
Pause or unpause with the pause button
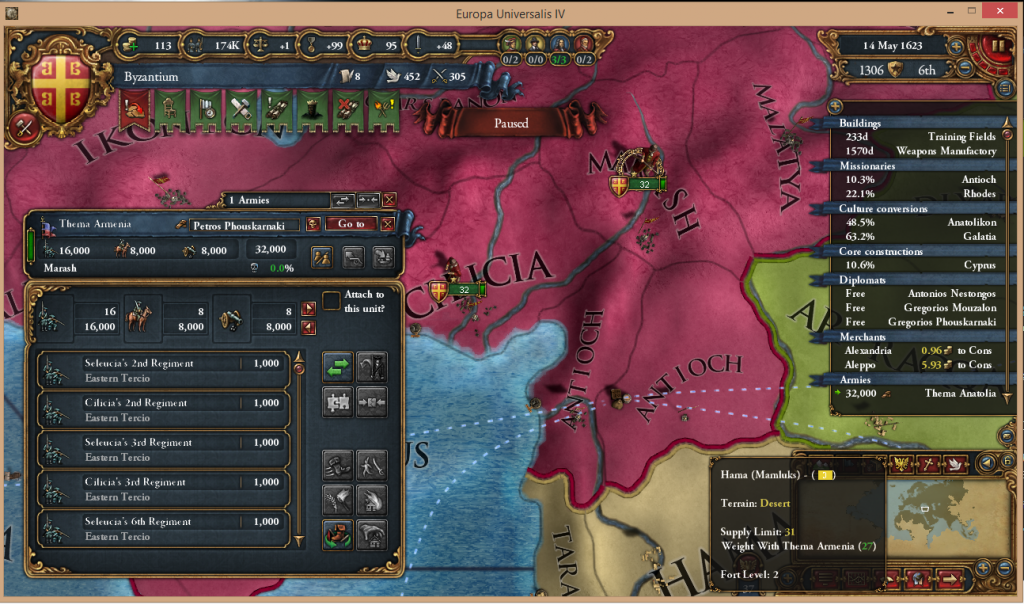[996, 47]
